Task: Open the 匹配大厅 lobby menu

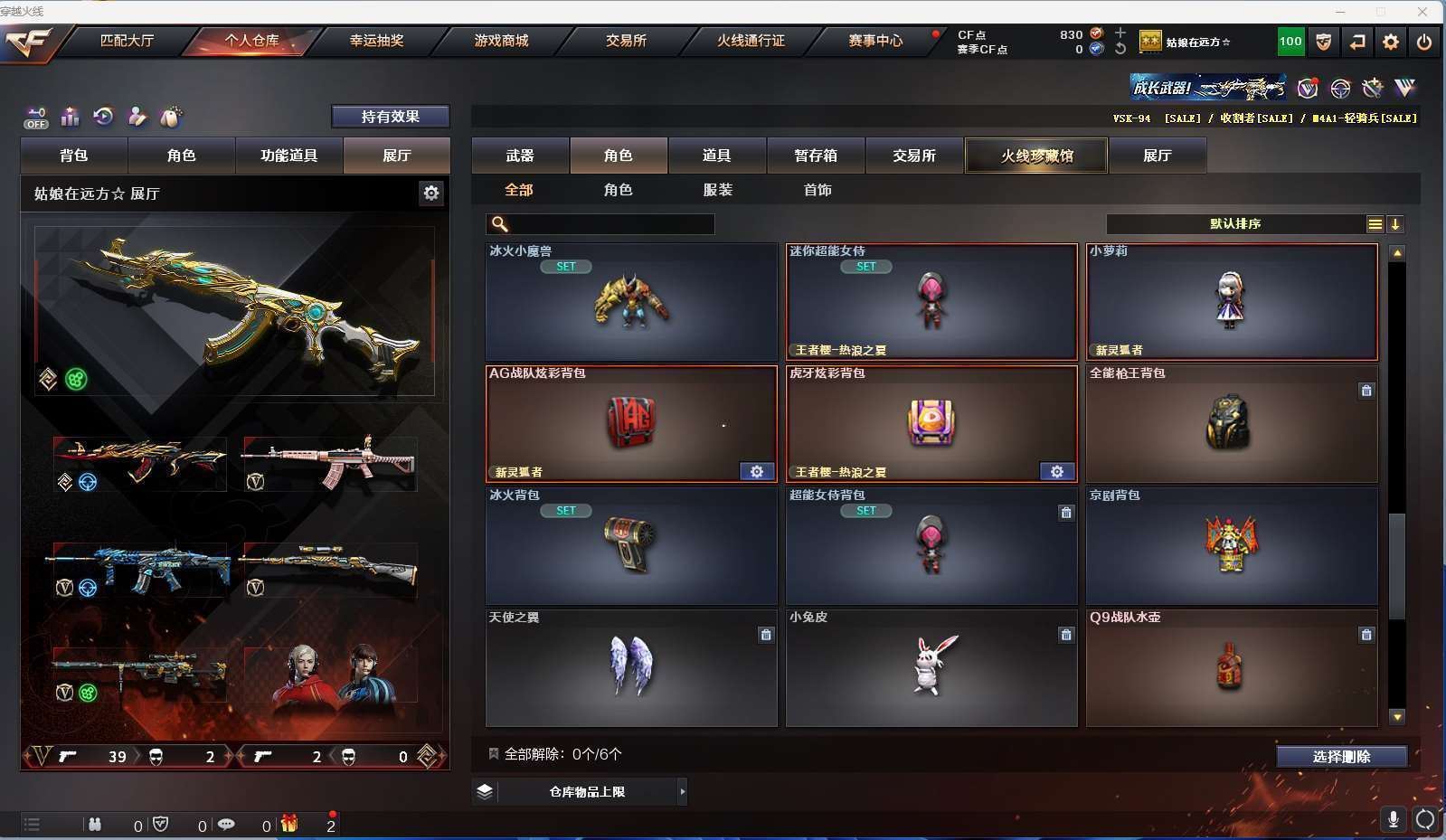Action: 127,41
